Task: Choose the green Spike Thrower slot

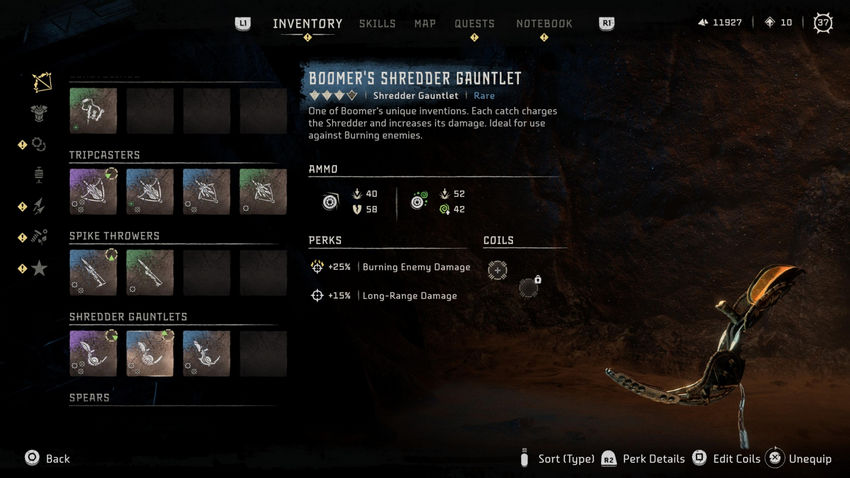Action: point(150,272)
